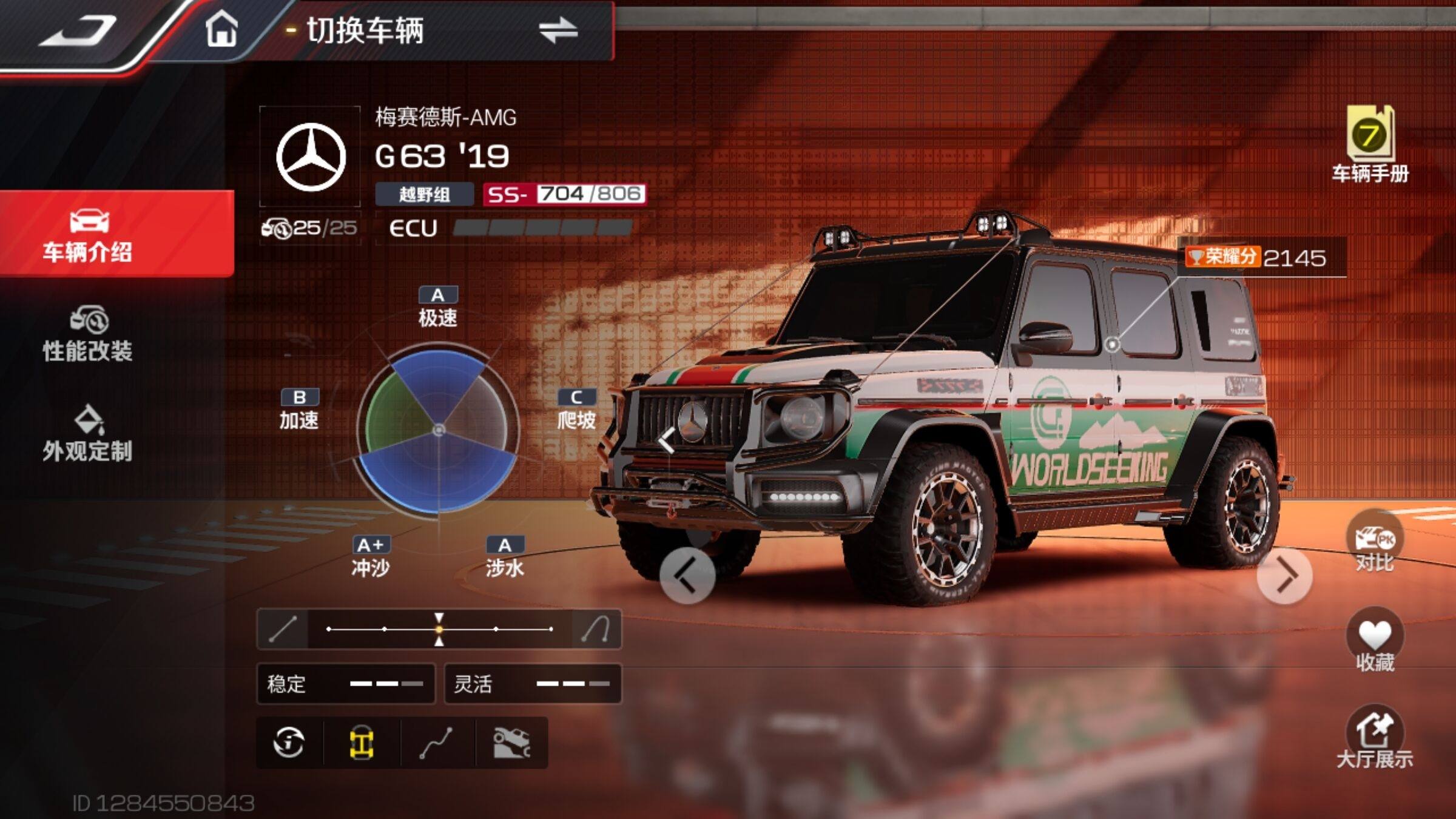Select the 车辆介绍 tab
Screen dimensions: 1456x819
88,235
